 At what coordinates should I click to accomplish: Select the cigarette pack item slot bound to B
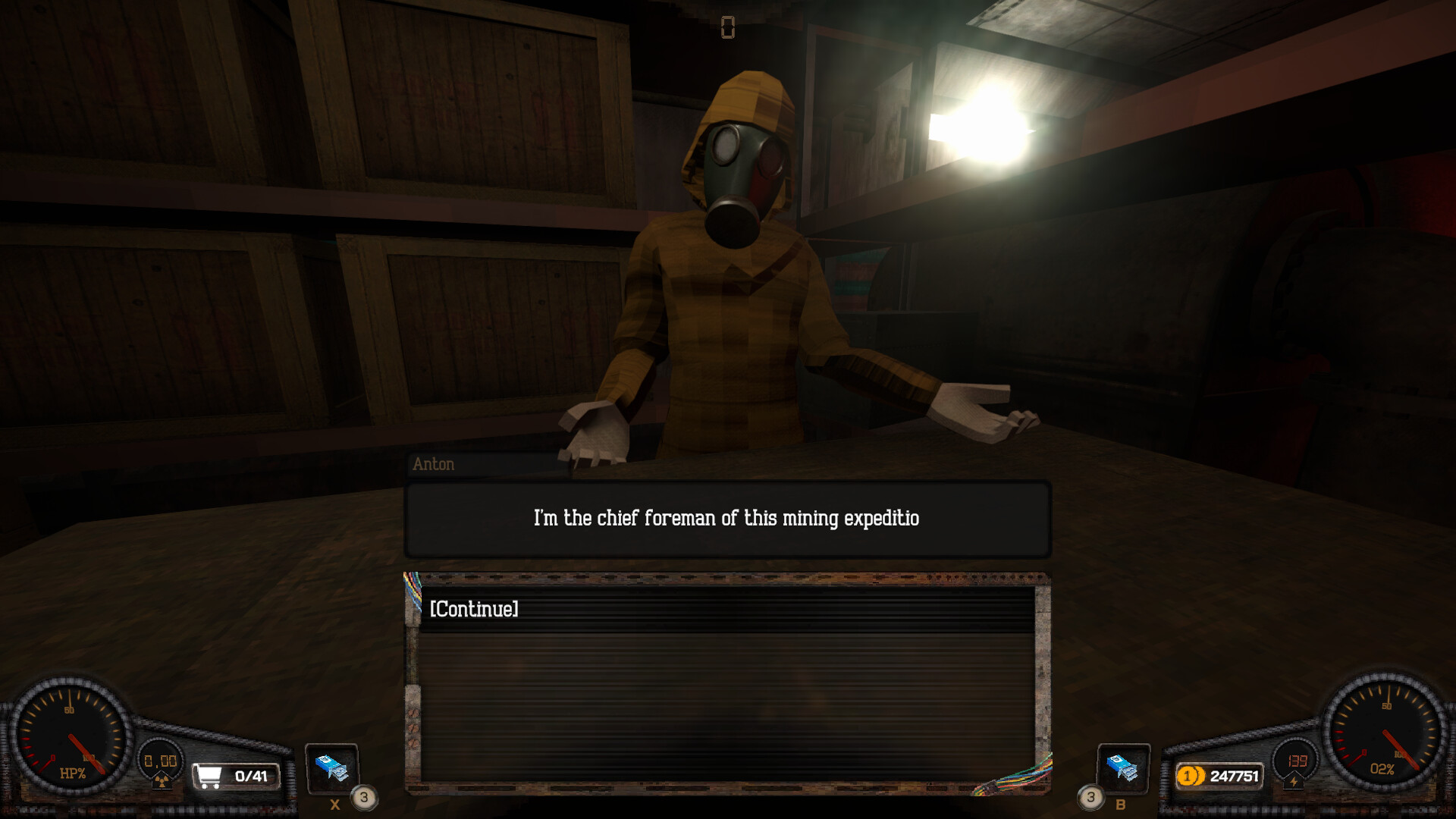[x=1125, y=768]
